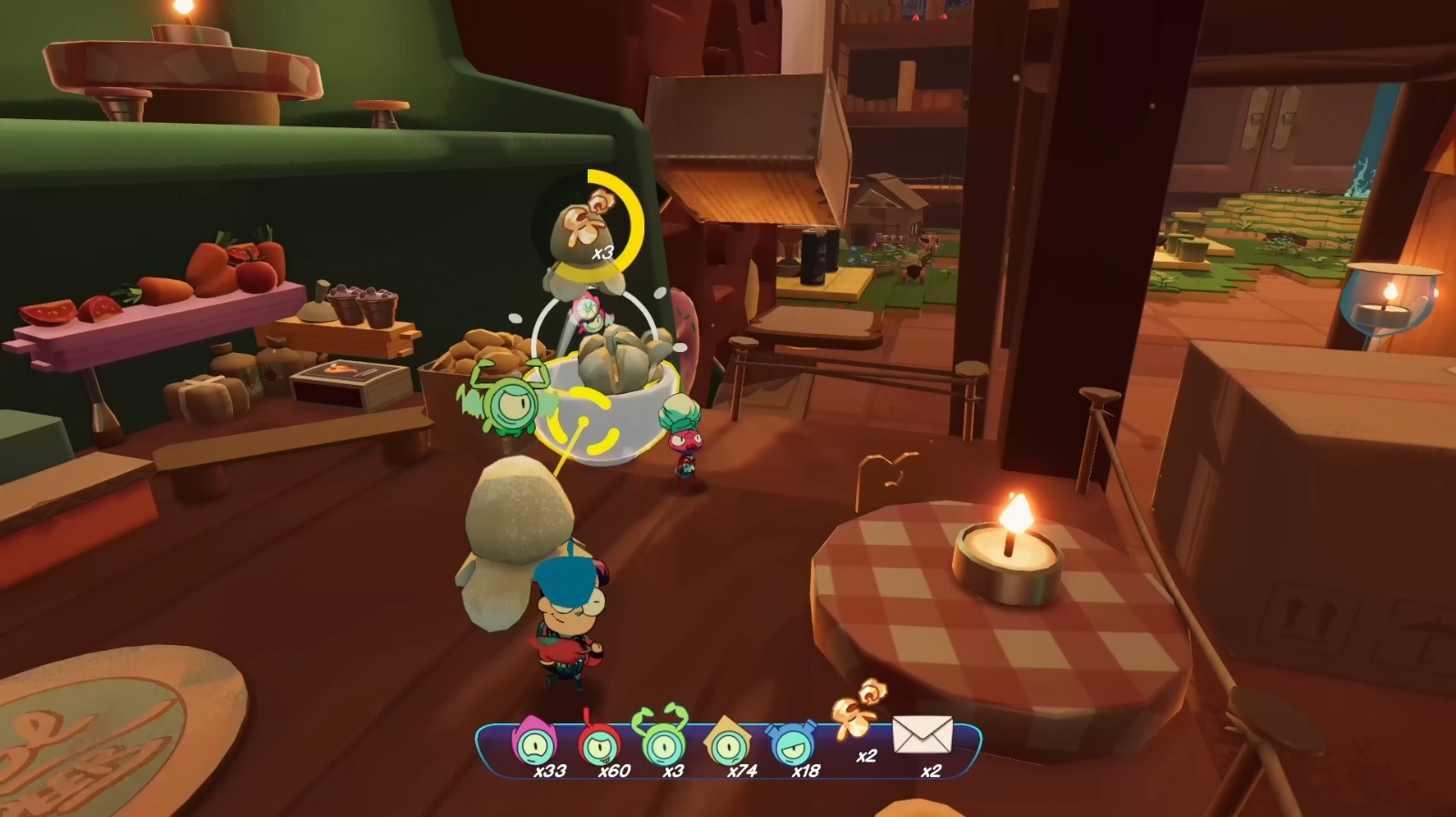
Task: Select the pink tinykin icon showing x33
Action: click(x=537, y=746)
